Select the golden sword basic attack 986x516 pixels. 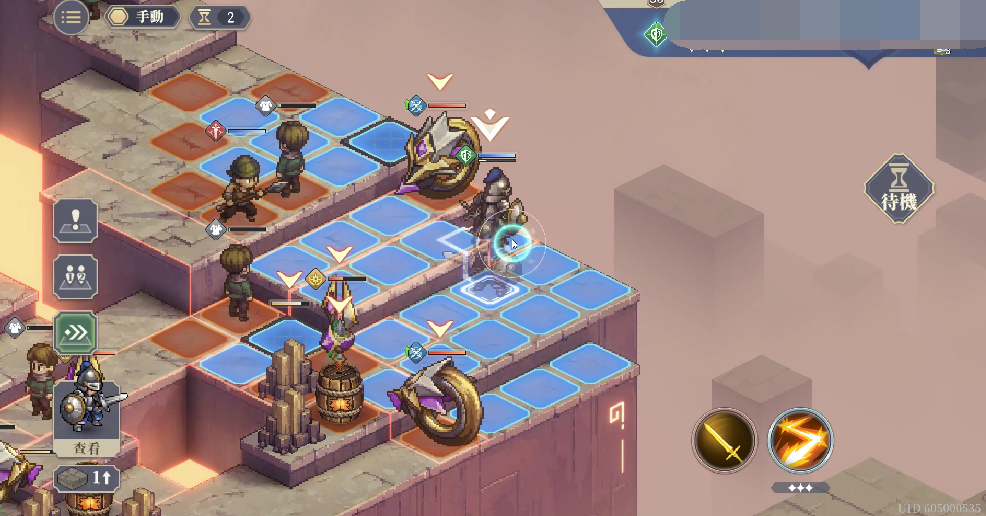(x=725, y=441)
